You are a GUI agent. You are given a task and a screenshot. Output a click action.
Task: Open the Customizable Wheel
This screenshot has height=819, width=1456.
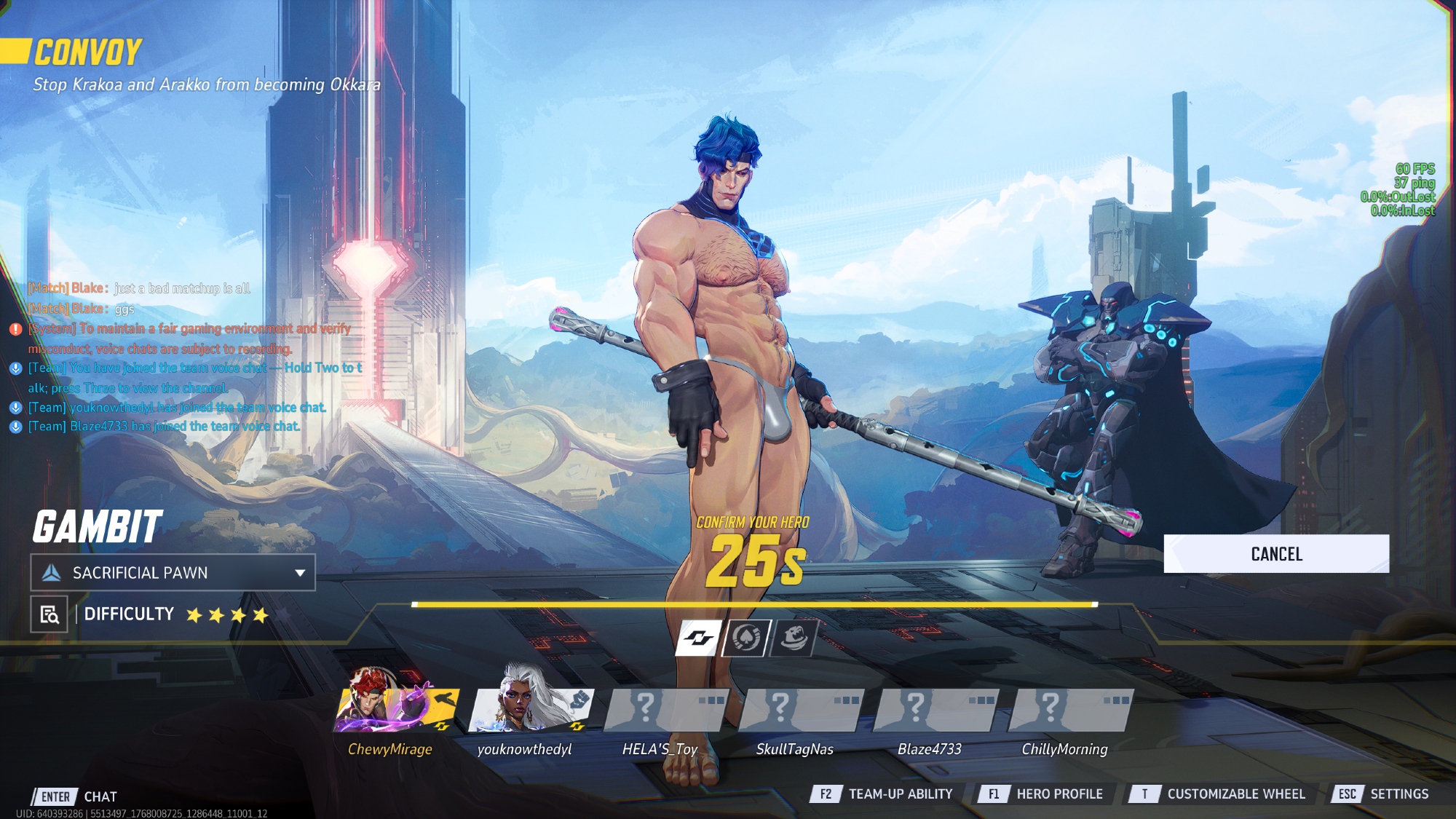pyautogui.click(x=1217, y=794)
